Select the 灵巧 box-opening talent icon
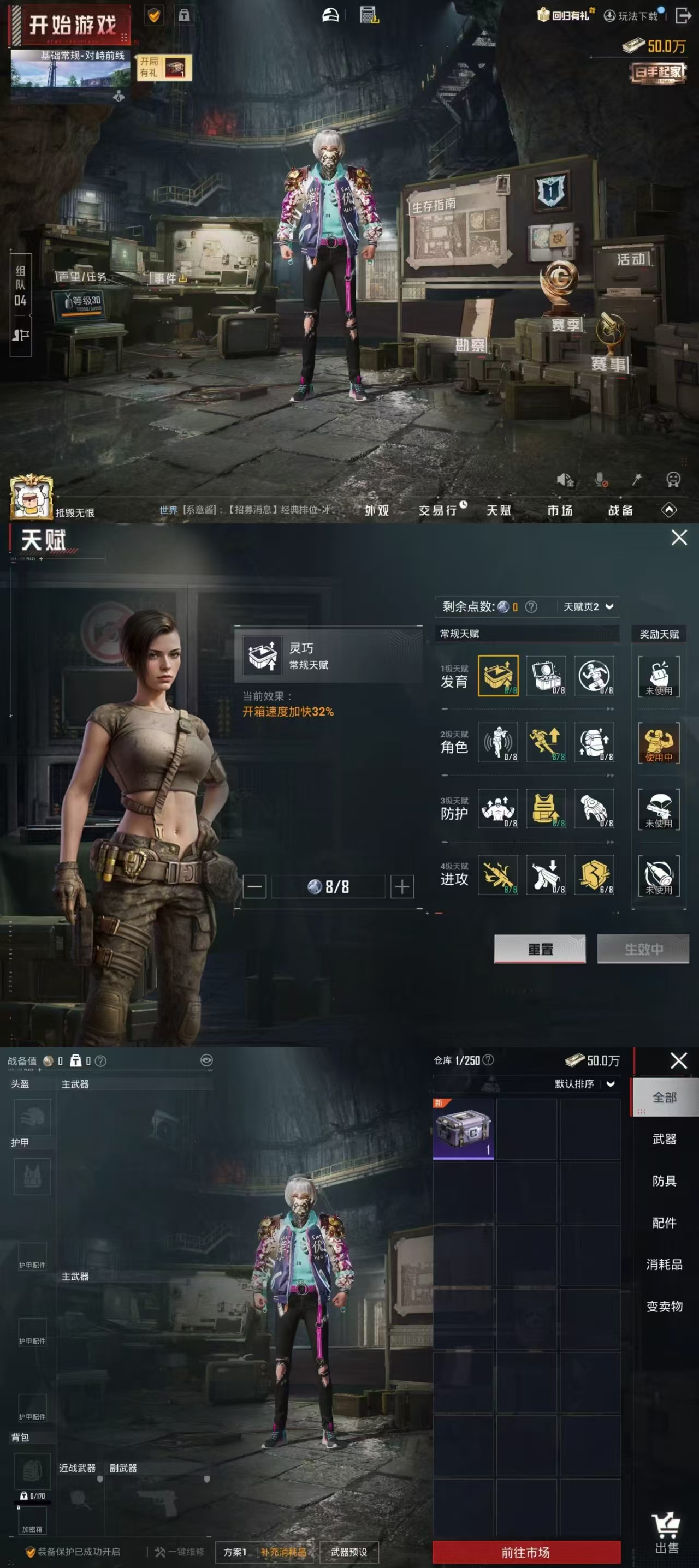699x1568 pixels. [498, 675]
